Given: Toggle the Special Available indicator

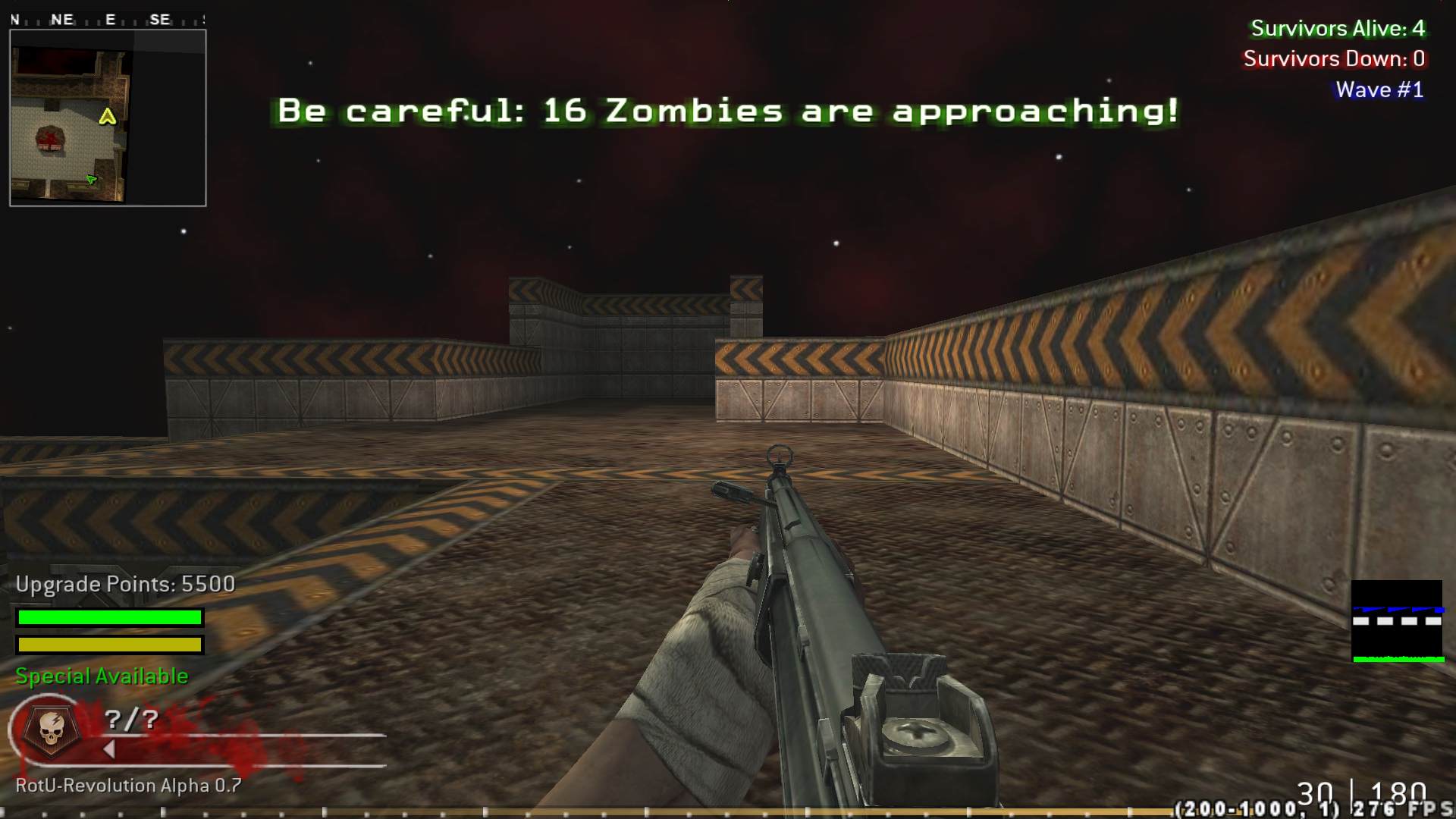Looking at the screenshot, I should pos(101,676).
